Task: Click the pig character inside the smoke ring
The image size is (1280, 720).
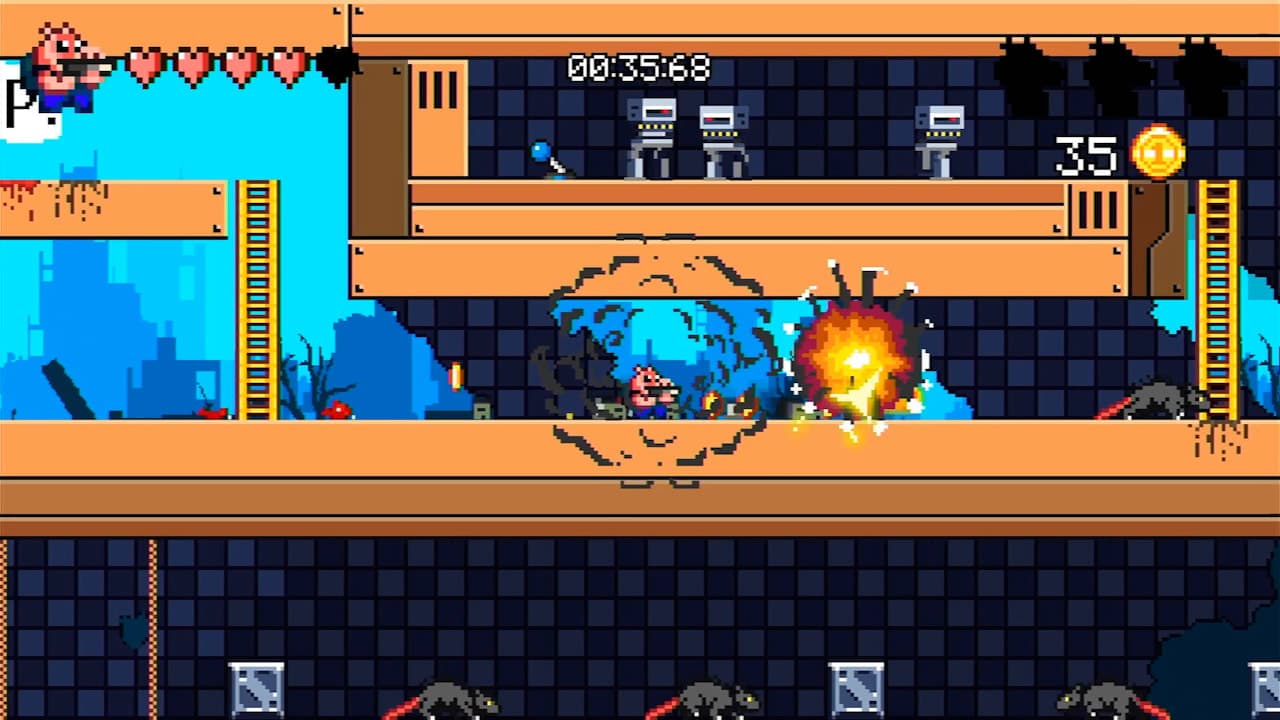Action: [650, 392]
